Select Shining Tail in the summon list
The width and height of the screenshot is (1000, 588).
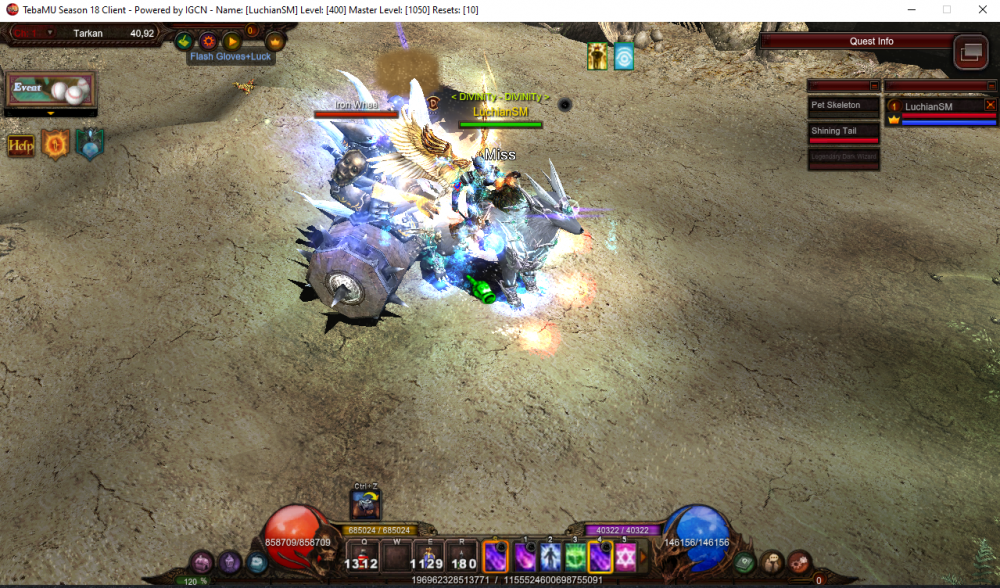point(843,131)
